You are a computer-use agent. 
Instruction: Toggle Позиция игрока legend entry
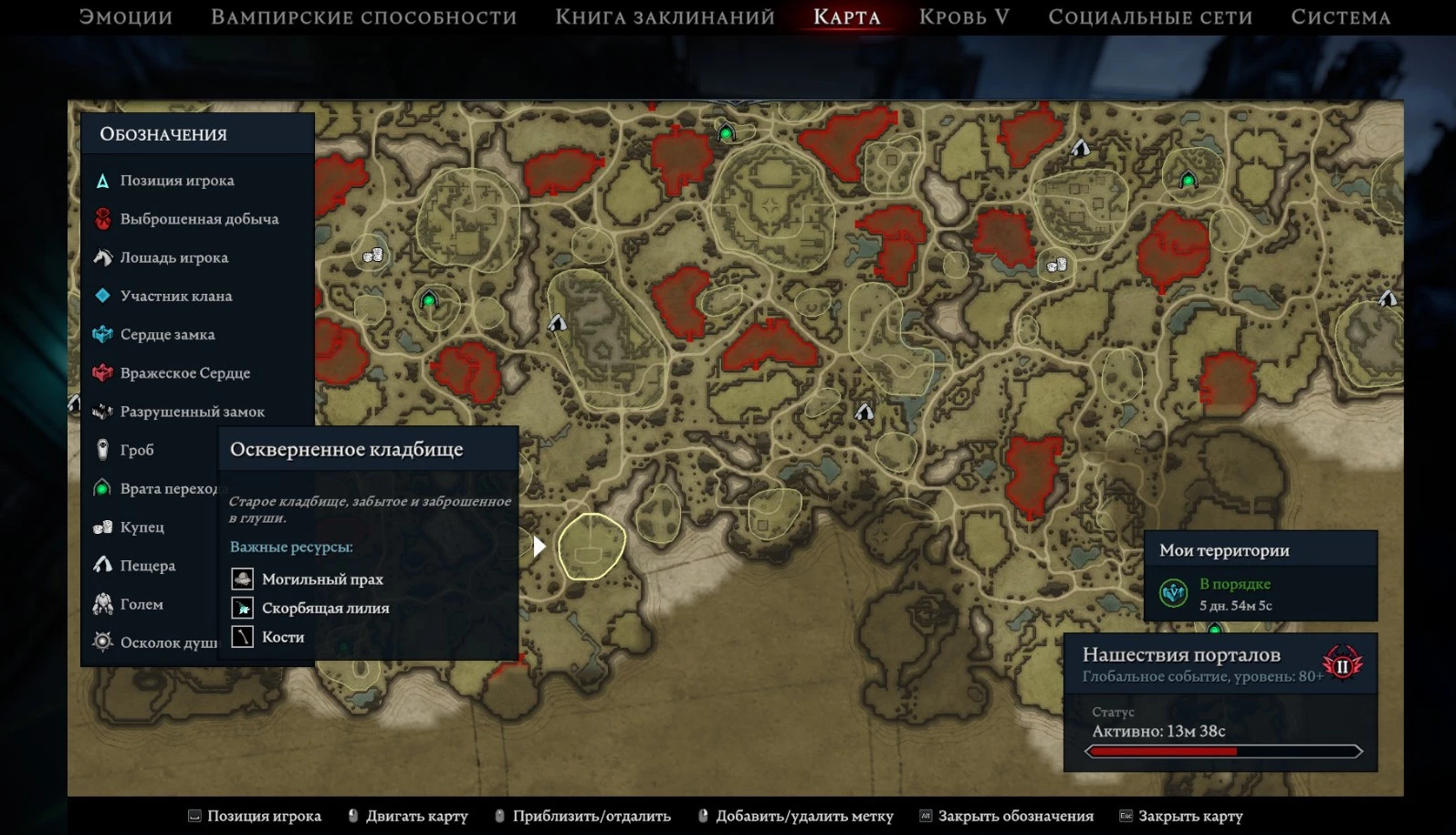pos(176,181)
